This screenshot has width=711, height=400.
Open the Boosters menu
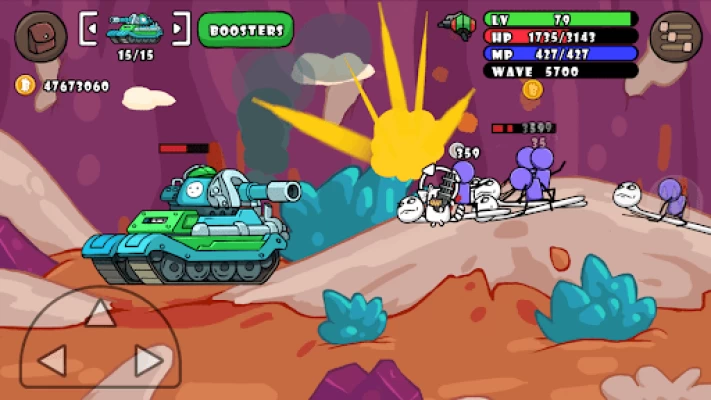pos(245,30)
